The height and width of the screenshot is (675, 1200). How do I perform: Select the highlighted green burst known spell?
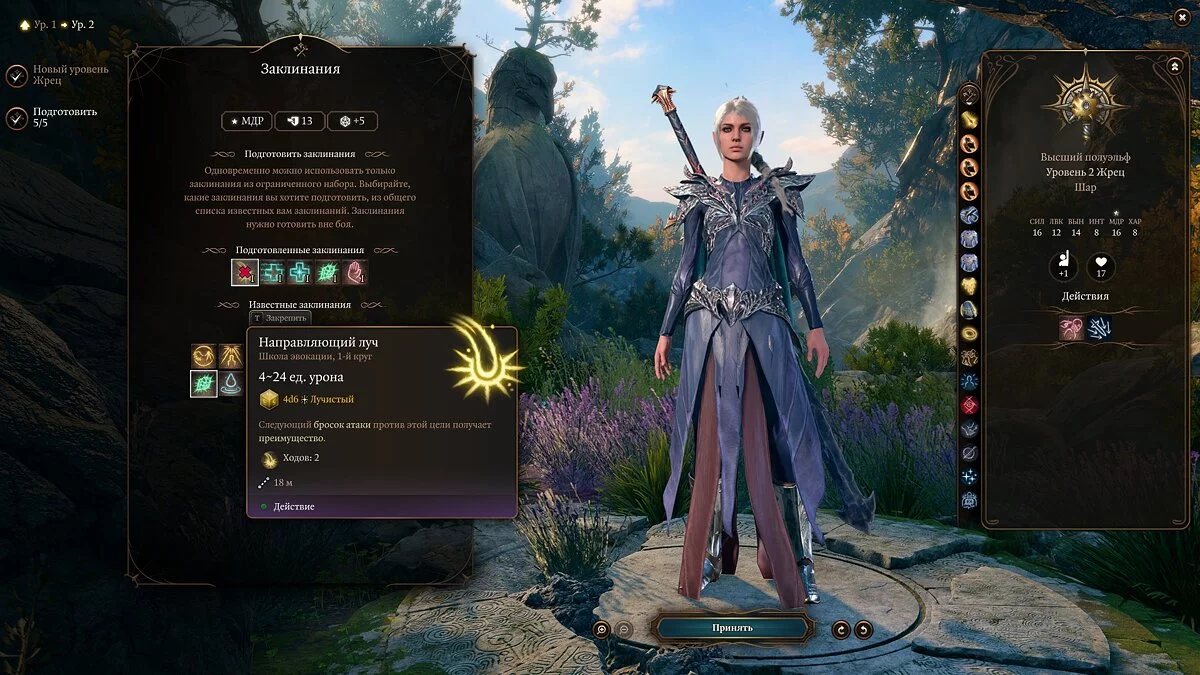pyautogui.click(x=204, y=384)
